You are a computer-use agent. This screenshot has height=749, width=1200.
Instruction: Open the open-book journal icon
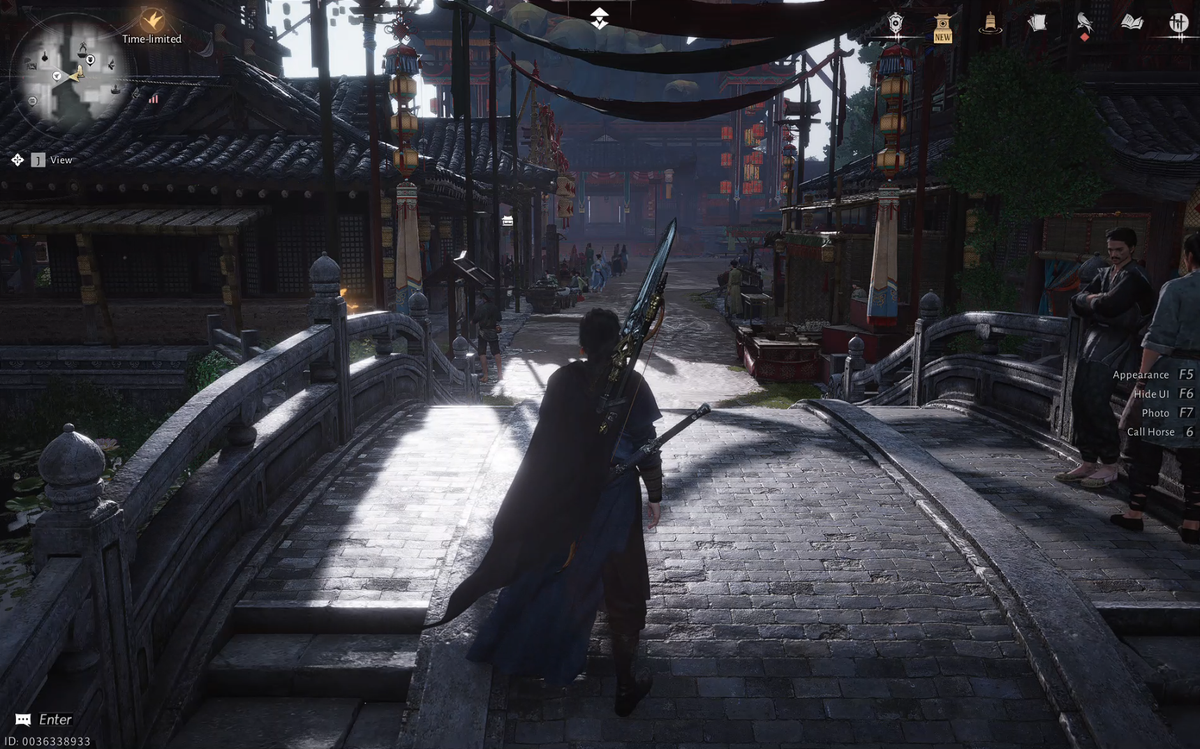click(1131, 22)
